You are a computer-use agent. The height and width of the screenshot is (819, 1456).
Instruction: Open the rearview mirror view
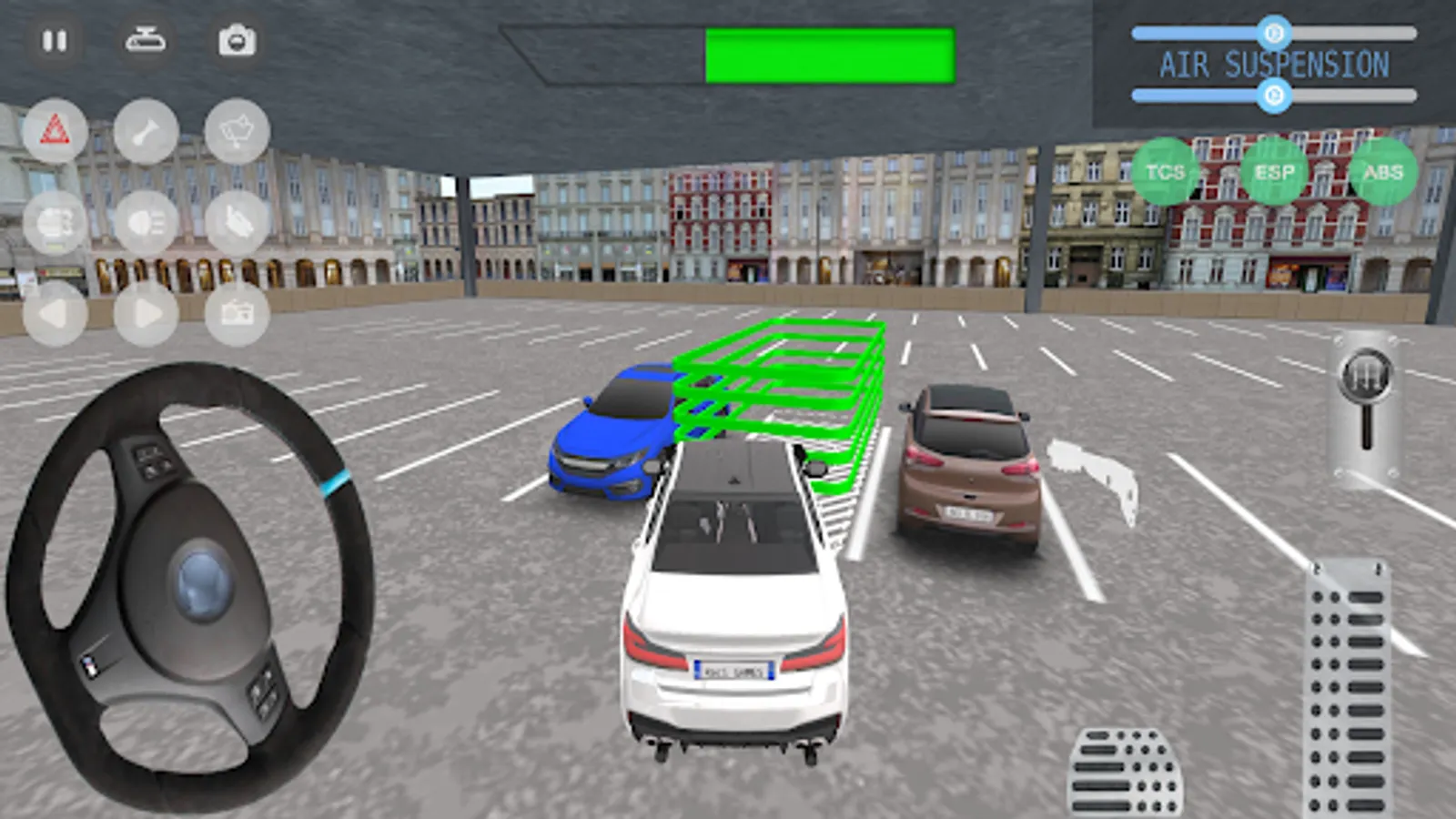149,40
